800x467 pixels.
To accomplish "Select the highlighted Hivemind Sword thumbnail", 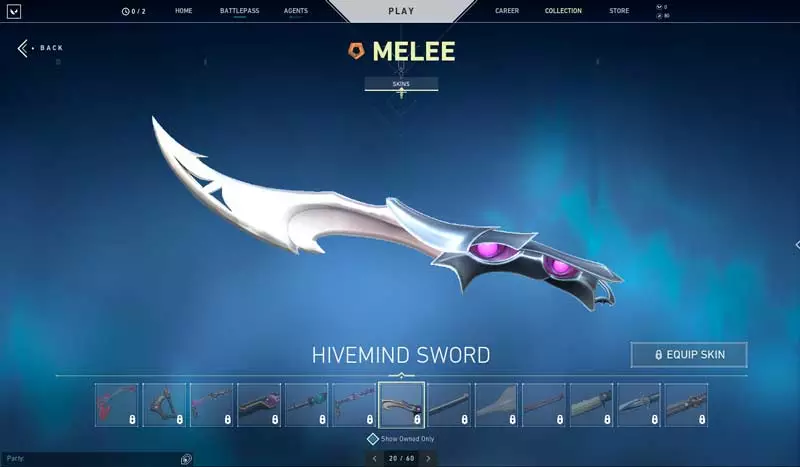I will 401,405.
